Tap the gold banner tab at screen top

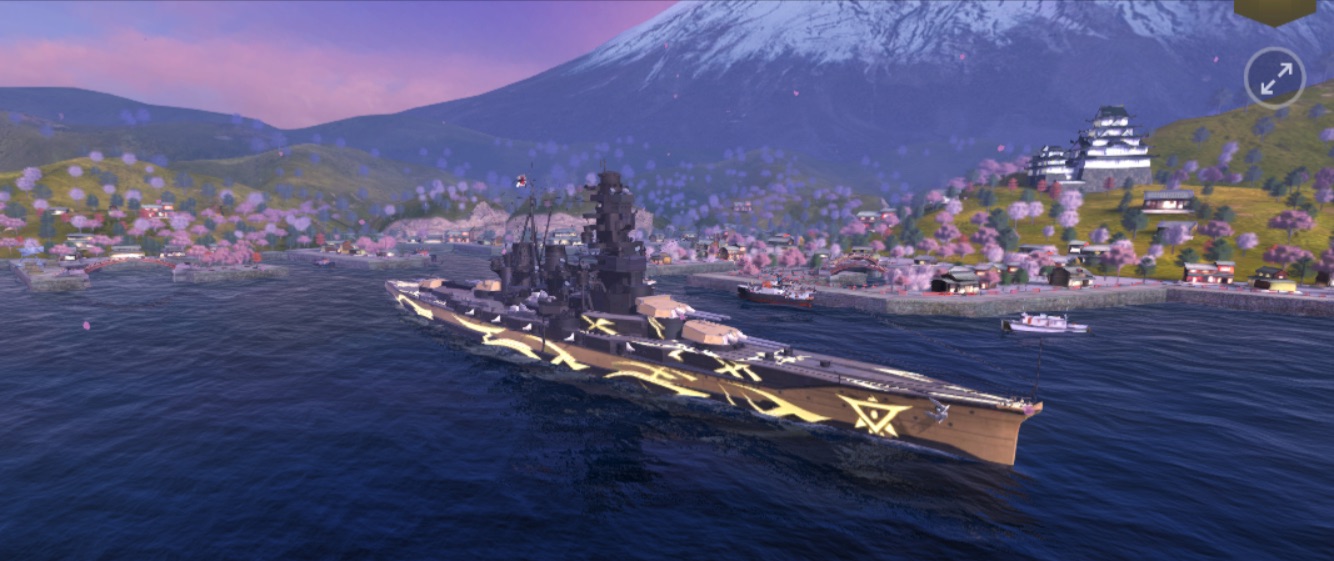pos(1274,10)
